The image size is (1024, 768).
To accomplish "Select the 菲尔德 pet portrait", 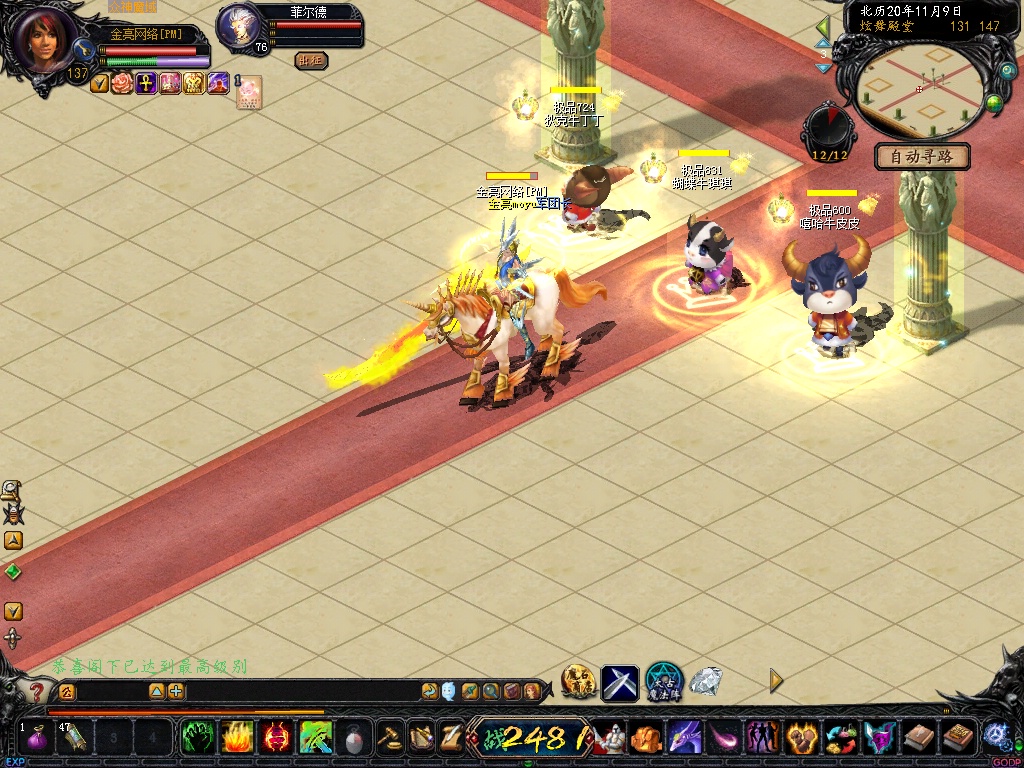I will tap(238, 26).
